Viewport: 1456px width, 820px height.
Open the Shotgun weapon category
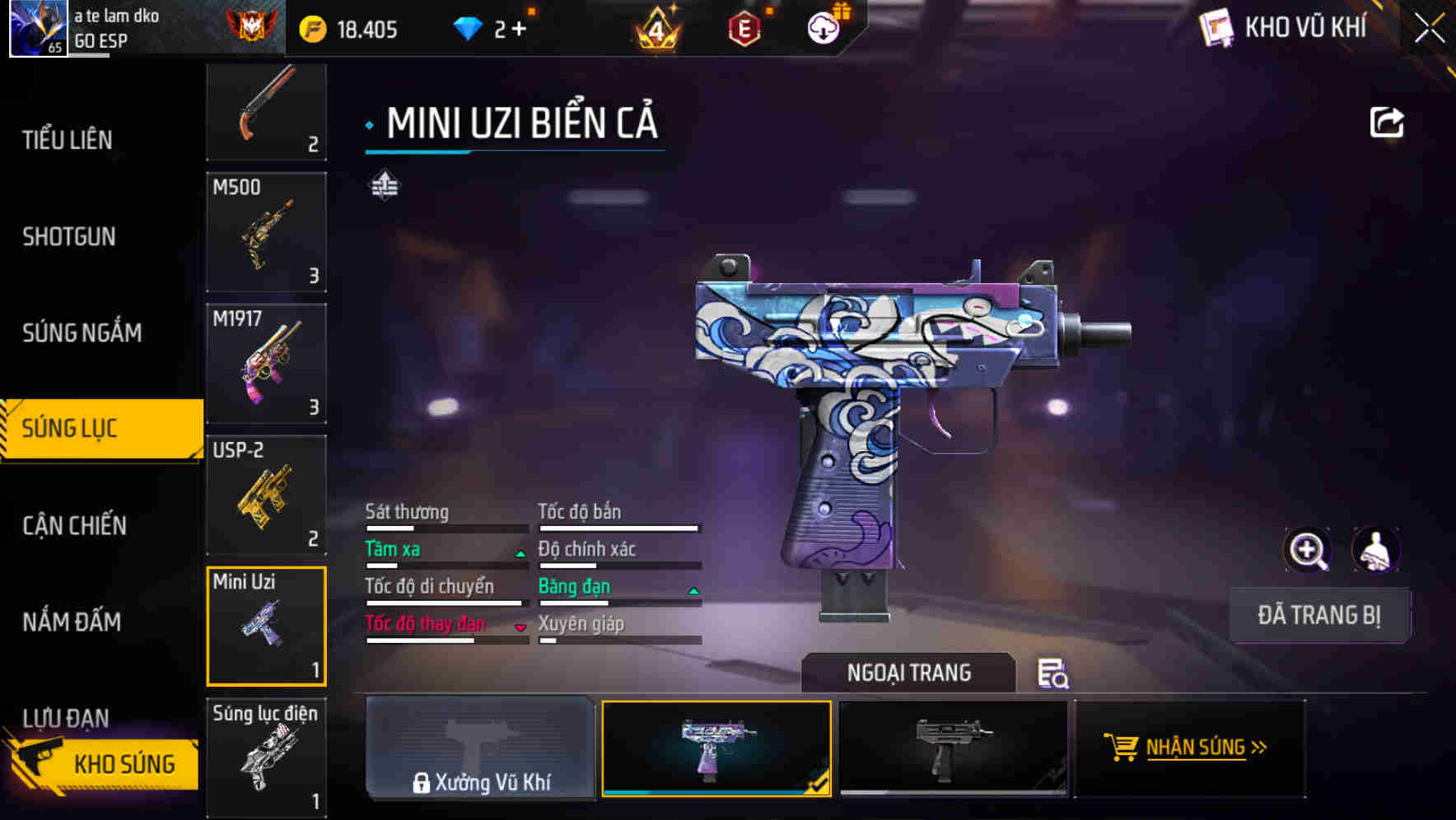[69, 237]
